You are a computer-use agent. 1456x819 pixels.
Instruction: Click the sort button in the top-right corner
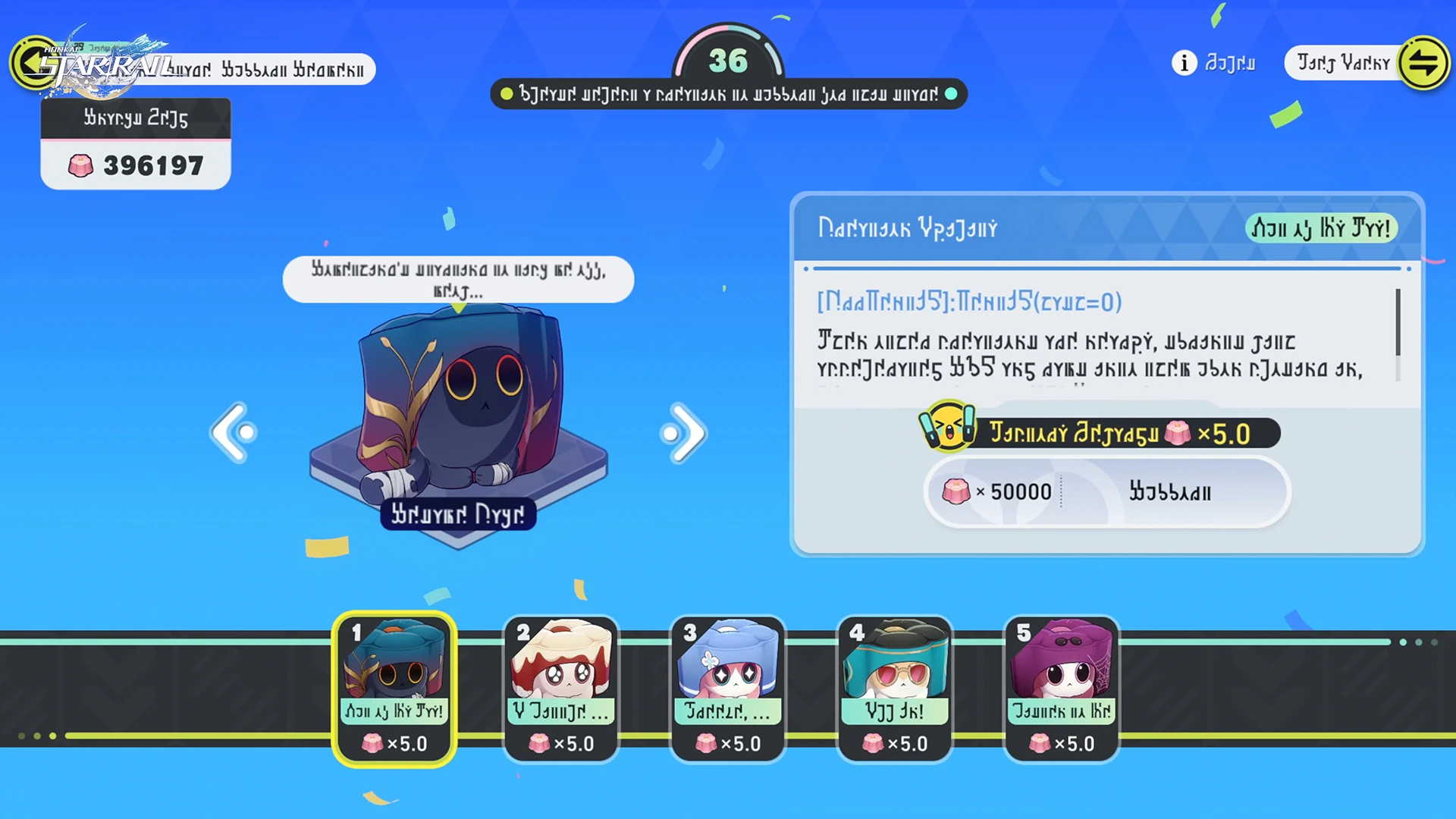click(1424, 63)
